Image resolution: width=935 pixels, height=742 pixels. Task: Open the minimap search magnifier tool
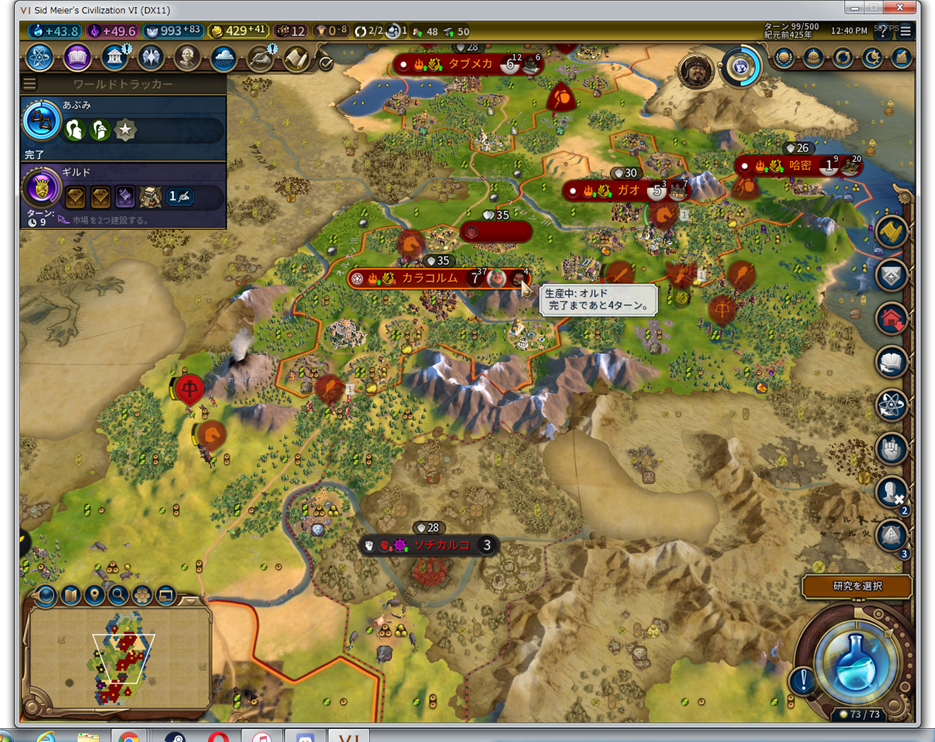click(118, 596)
